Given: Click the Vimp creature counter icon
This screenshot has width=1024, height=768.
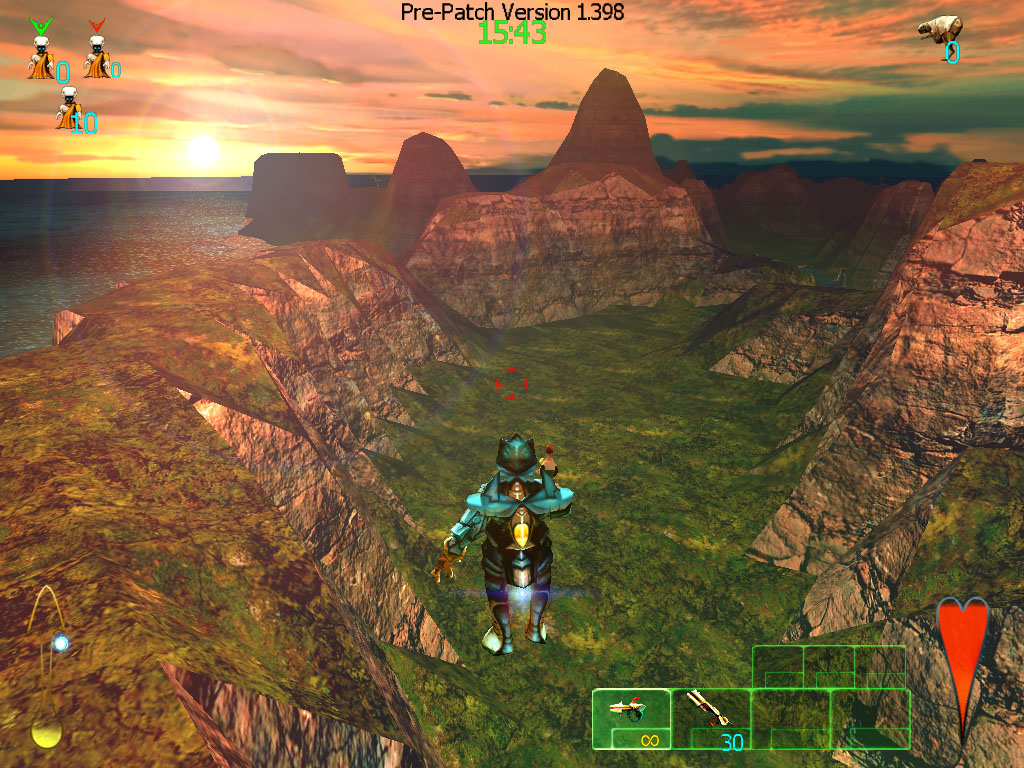Looking at the screenshot, I should [x=940, y=30].
